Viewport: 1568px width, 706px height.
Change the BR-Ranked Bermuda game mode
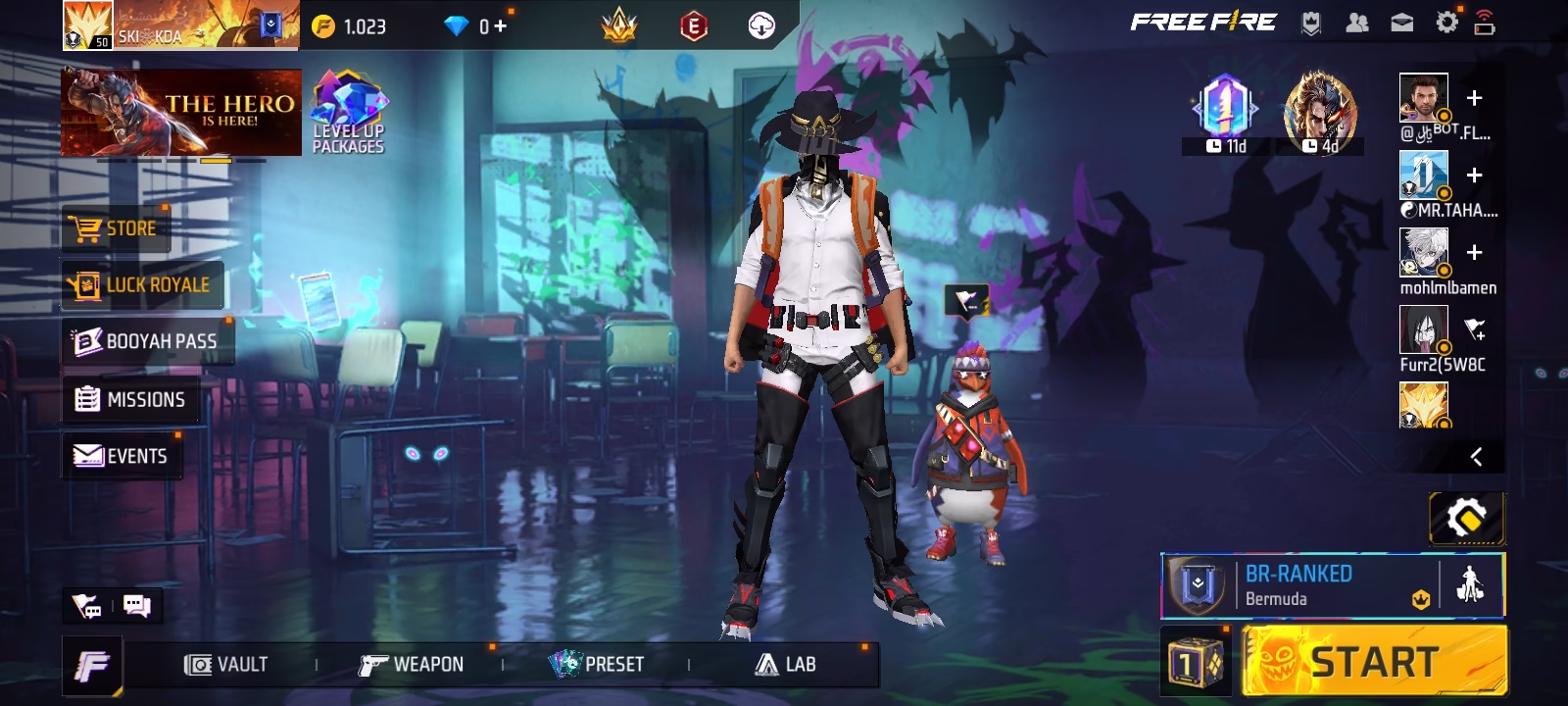pos(1298,585)
